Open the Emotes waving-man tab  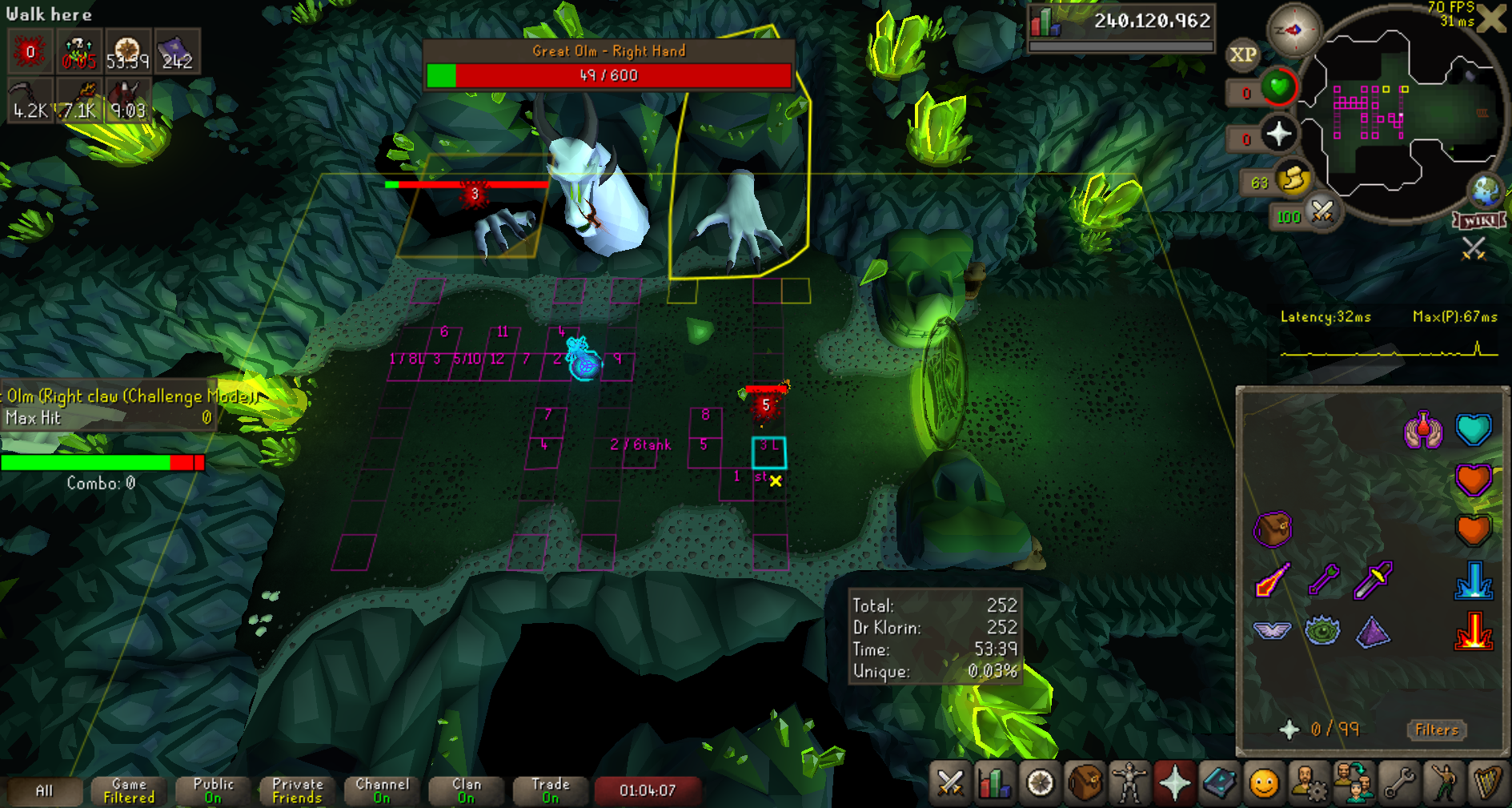click(1443, 782)
